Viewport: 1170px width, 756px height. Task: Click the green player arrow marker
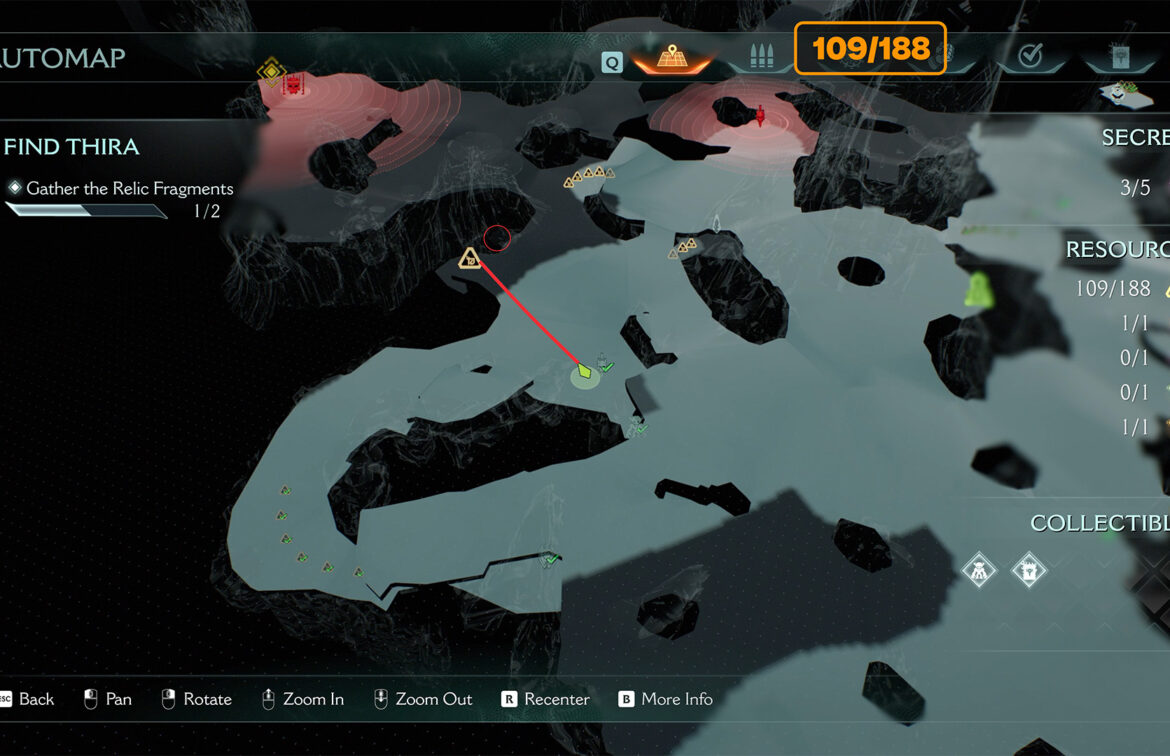585,372
